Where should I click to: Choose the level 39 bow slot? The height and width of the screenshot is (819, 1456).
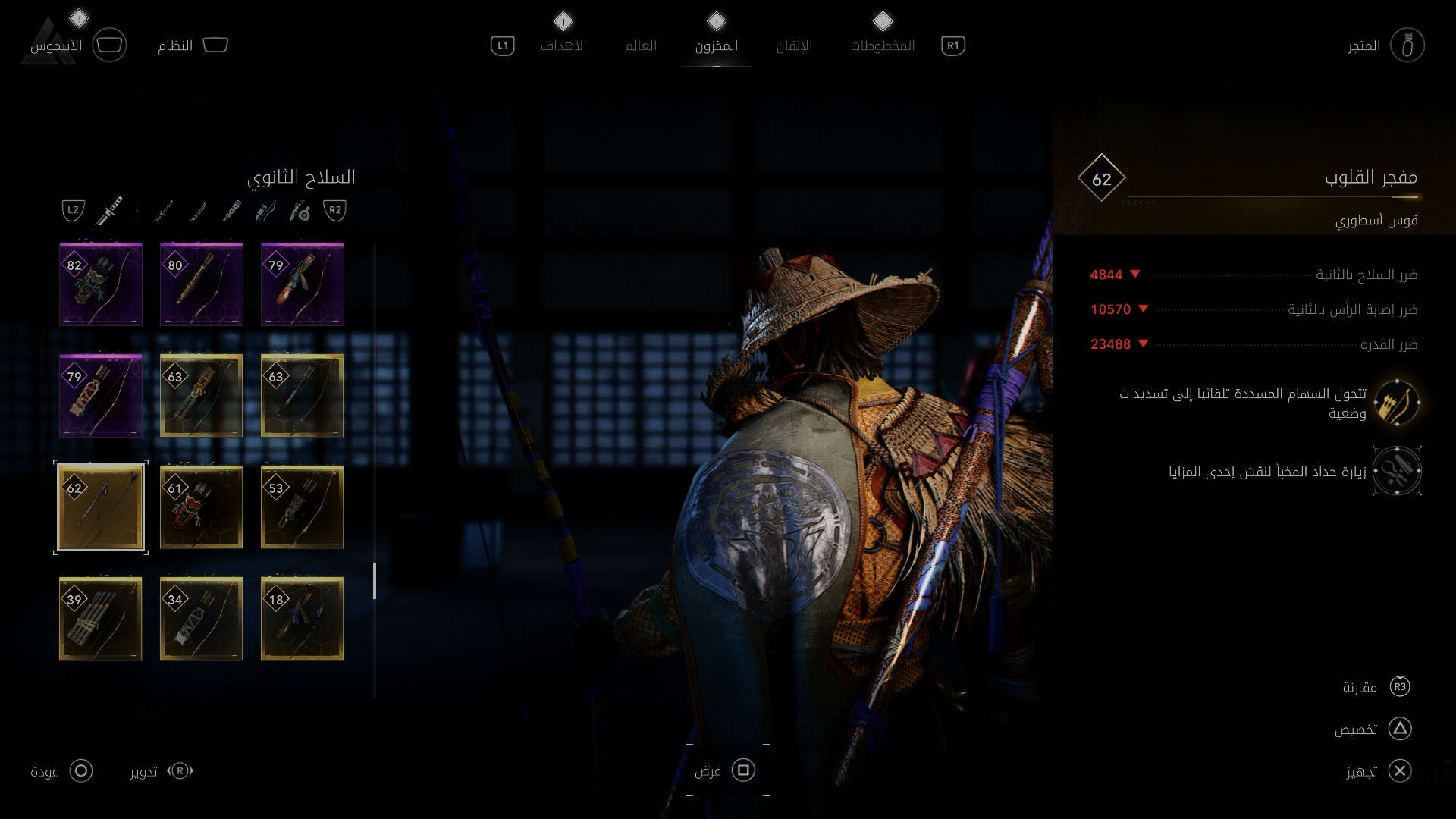pyautogui.click(x=101, y=618)
